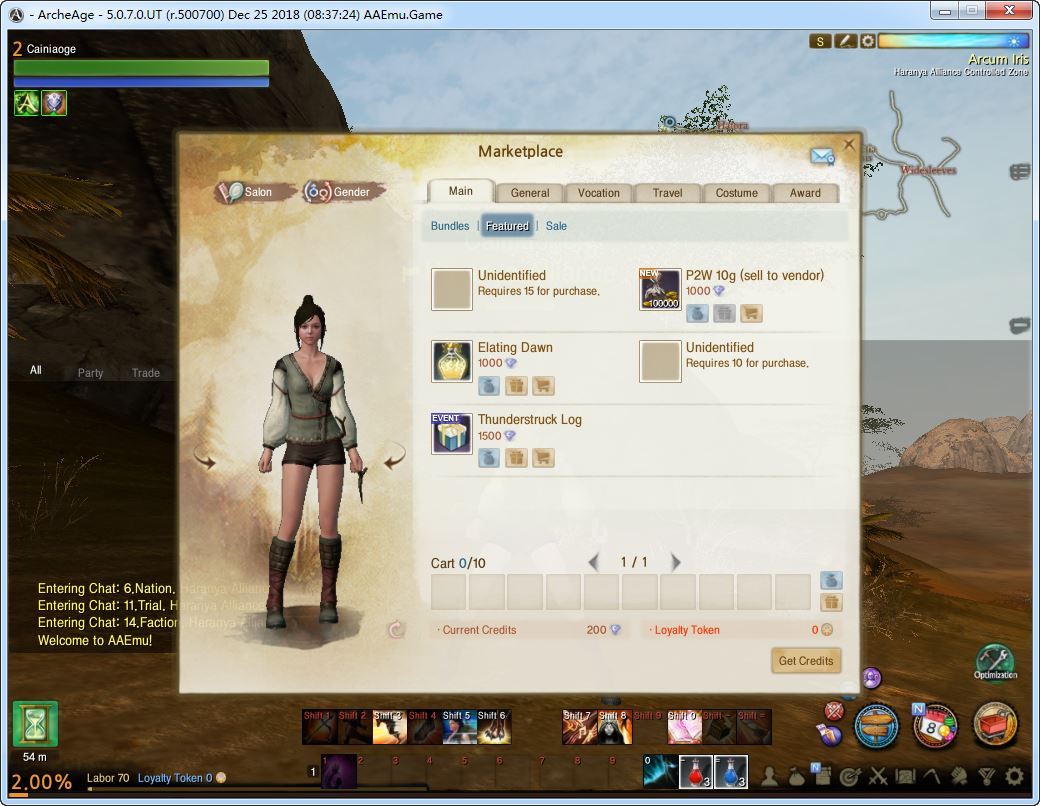Switch to the Sale subcategory

coord(556,226)
